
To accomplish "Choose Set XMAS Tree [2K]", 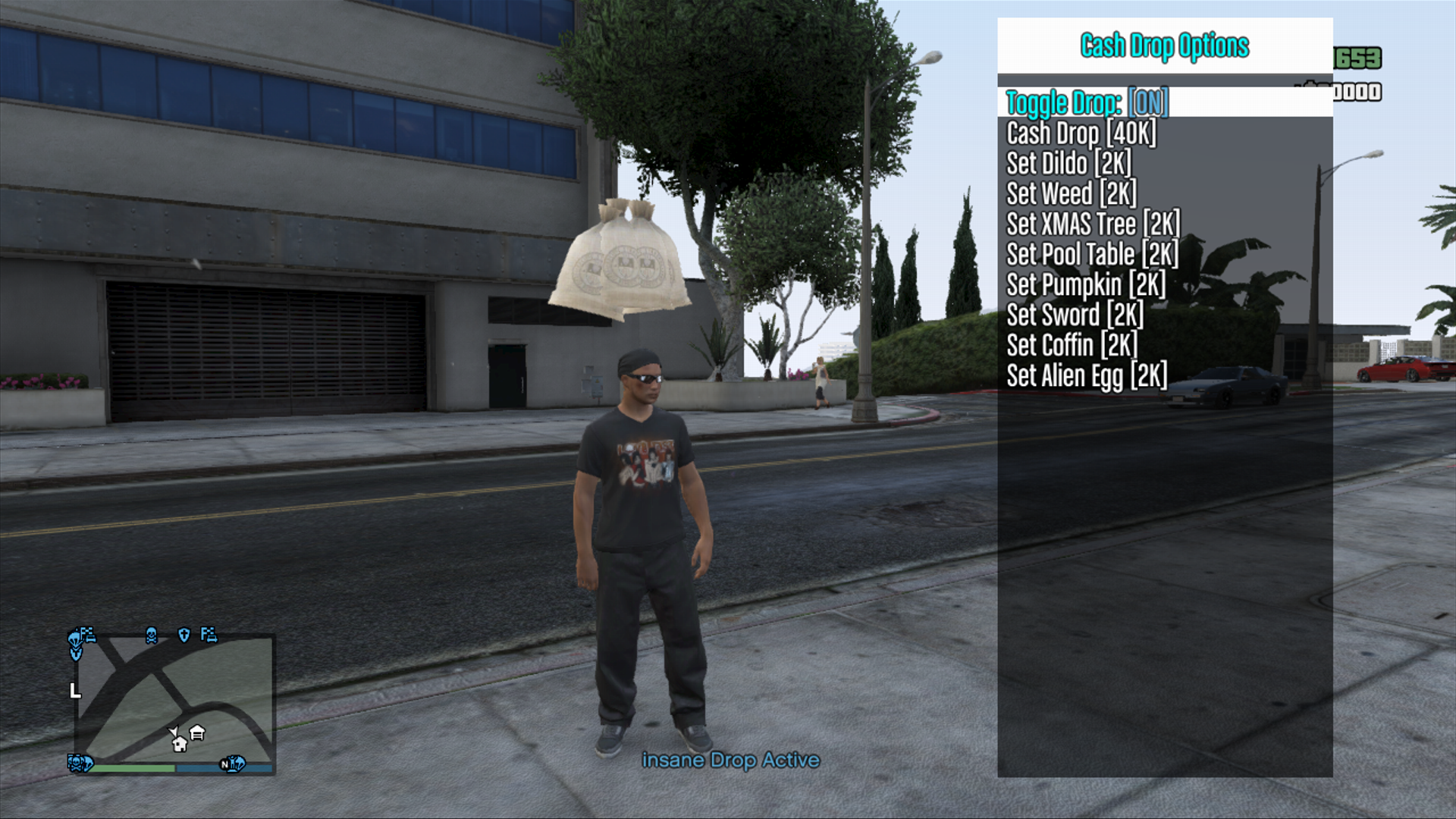I will point(1093,224).
